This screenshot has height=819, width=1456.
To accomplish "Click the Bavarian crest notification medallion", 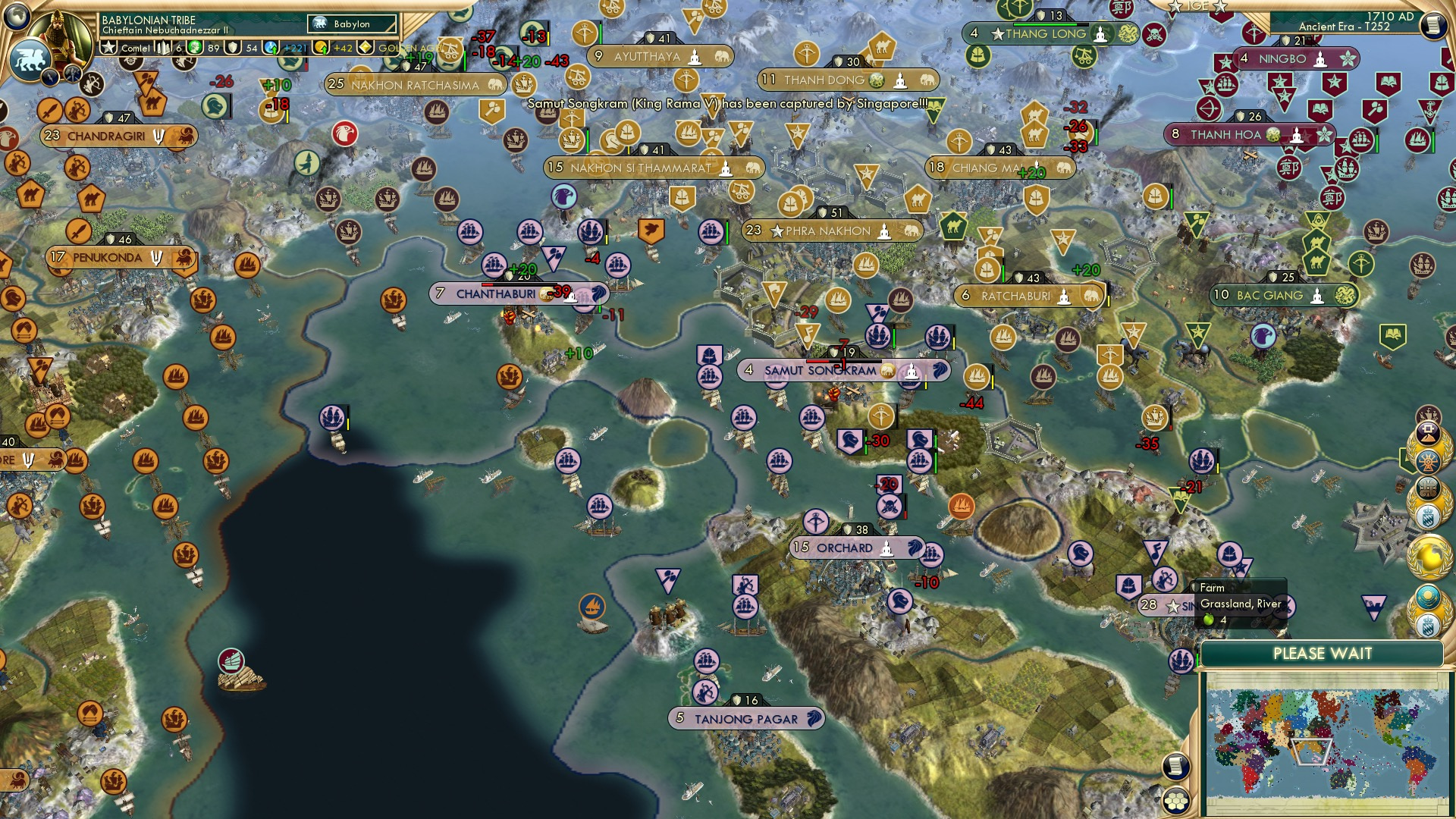I will tap(1429, 516).
